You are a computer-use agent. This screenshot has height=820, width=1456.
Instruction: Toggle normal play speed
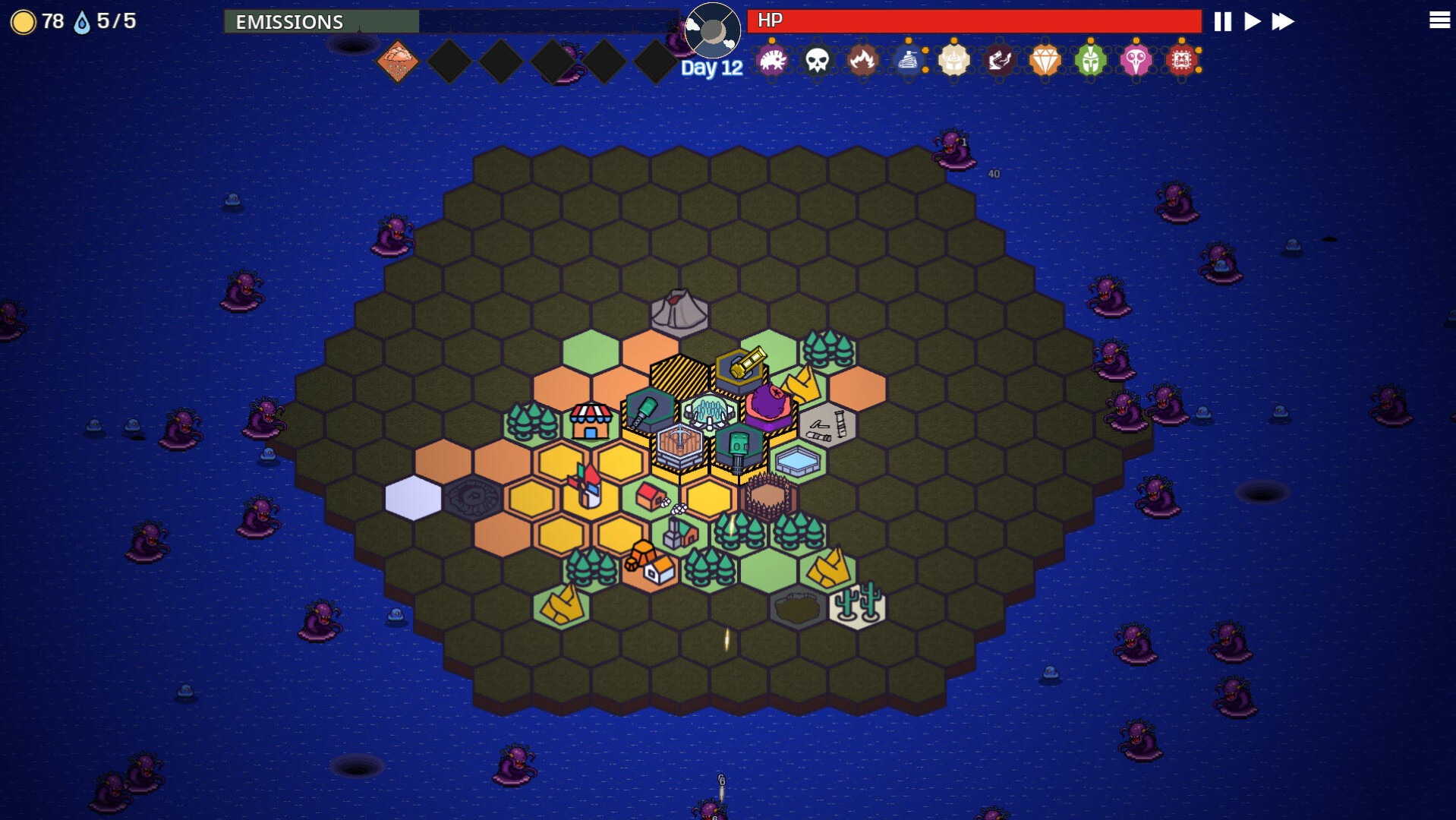pos(1253,22)
